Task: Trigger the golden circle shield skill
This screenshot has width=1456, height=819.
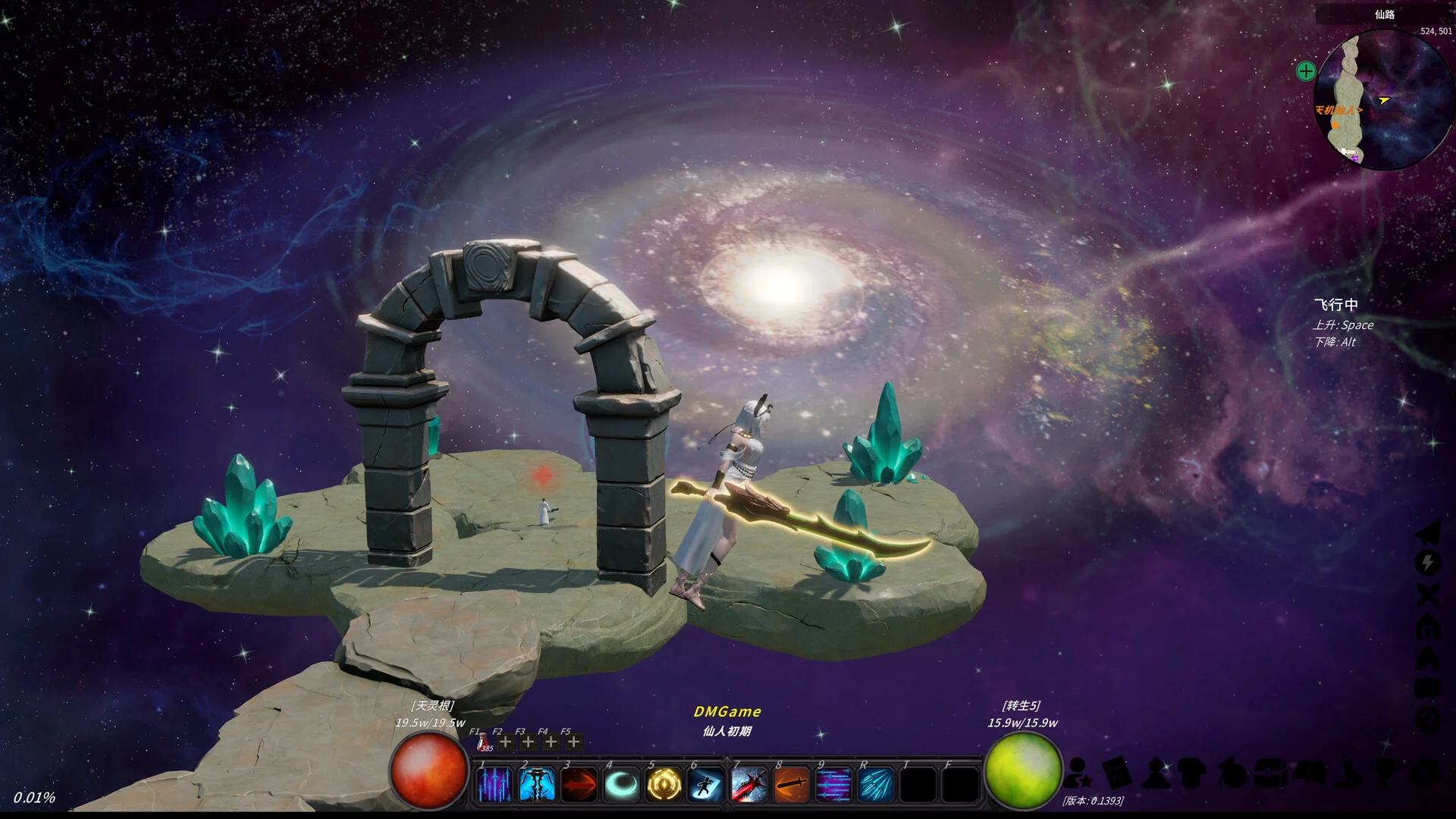Action: pos(664,784)
